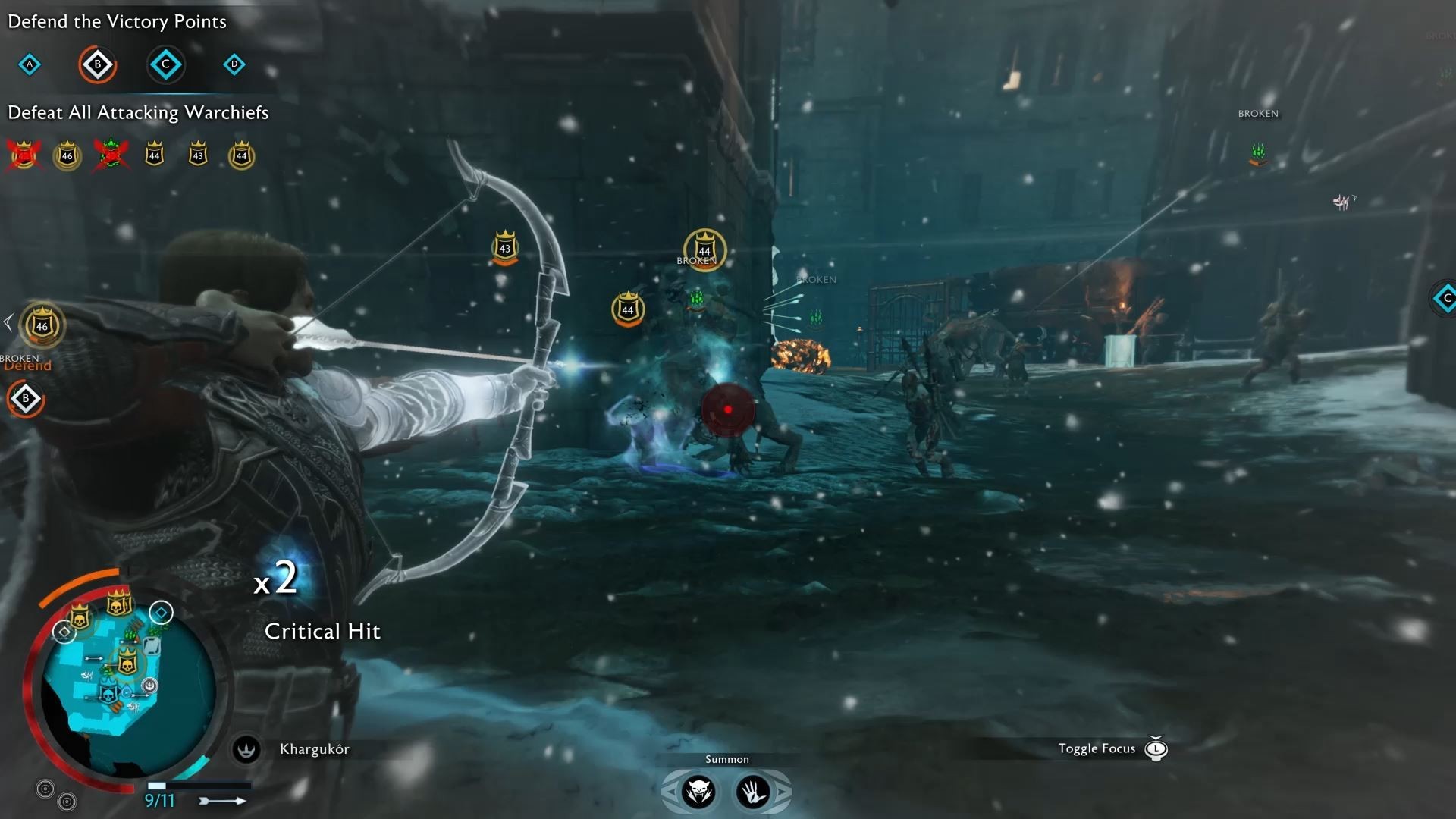This screenshot has height=819, width=1456.
Task: Click floating level 43 warchief marker near bow
Action: tap(505, 247)
